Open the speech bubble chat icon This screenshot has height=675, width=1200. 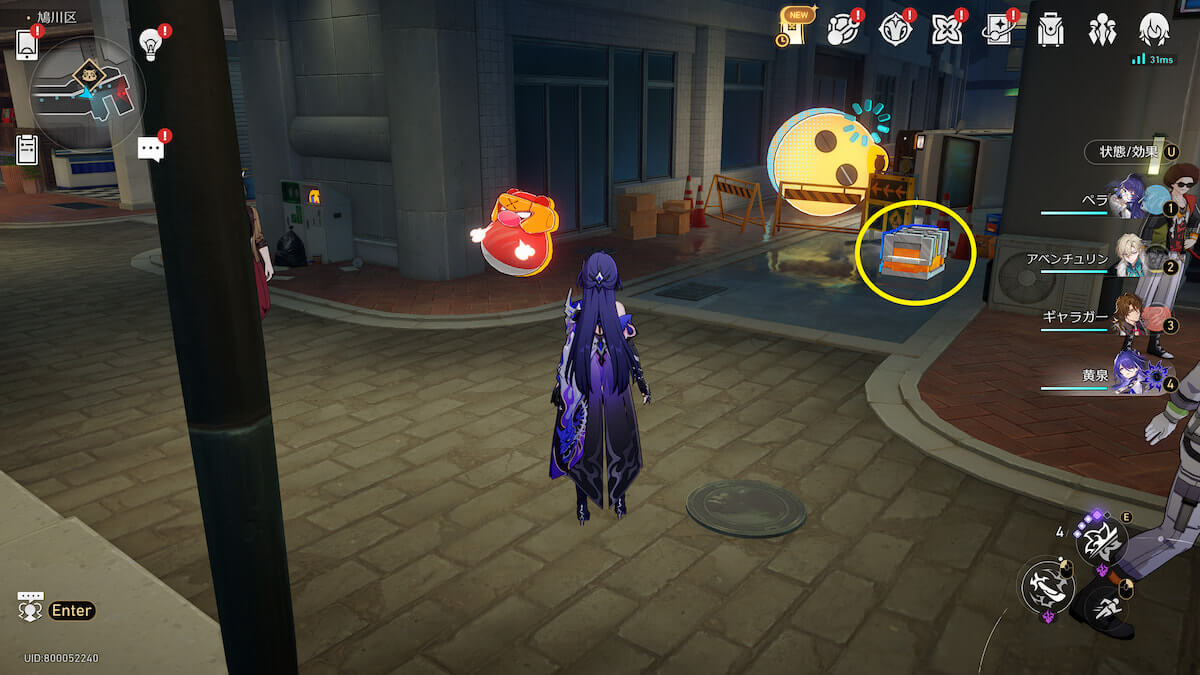[x=151, y=150]
